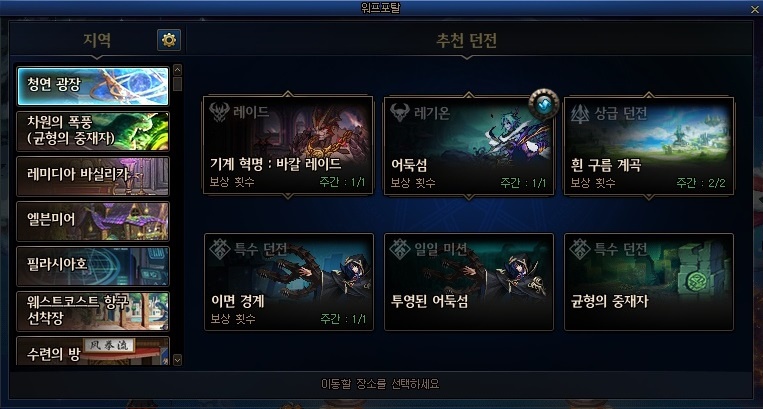Pick the 엘븐미어 region entry
This screenshot has width=763, height=409.
point(93,221)
